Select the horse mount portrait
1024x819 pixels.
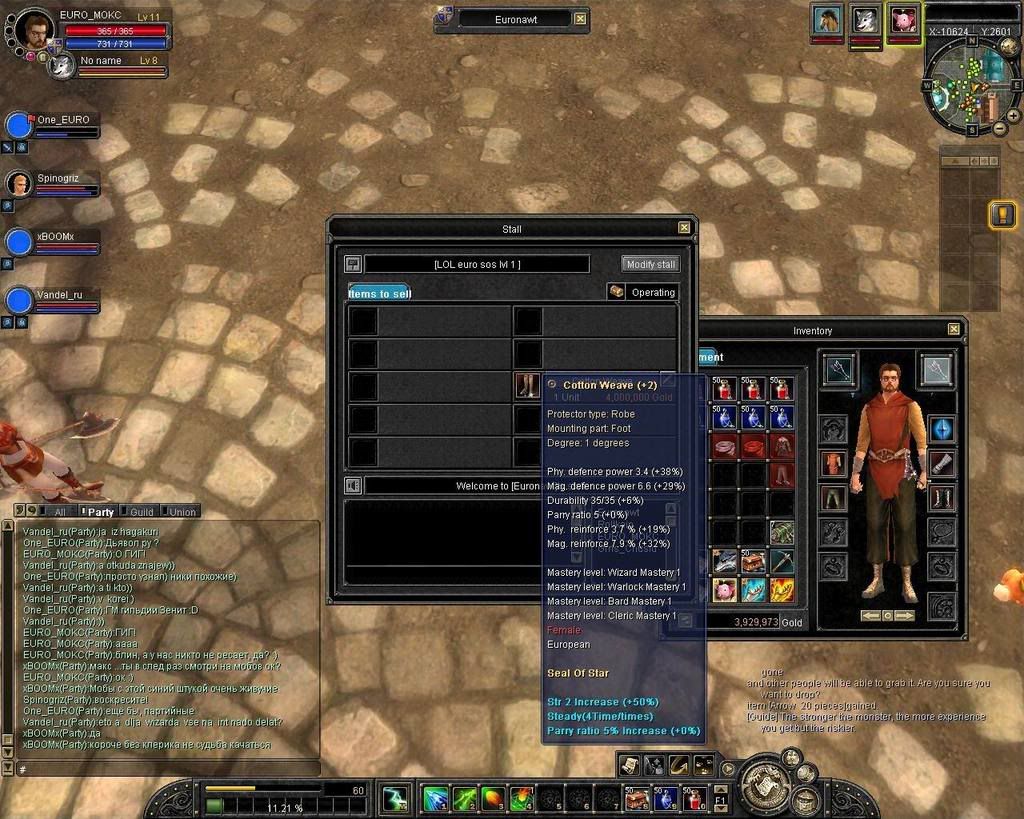(827, 20)
